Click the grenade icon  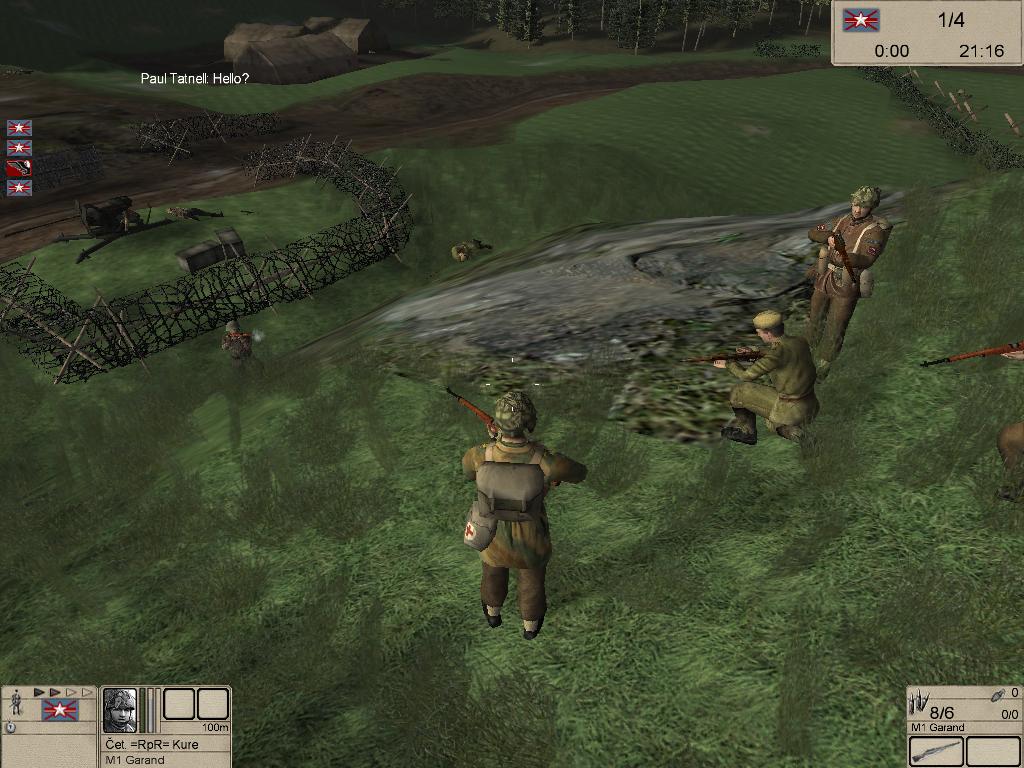coord(997,693)
